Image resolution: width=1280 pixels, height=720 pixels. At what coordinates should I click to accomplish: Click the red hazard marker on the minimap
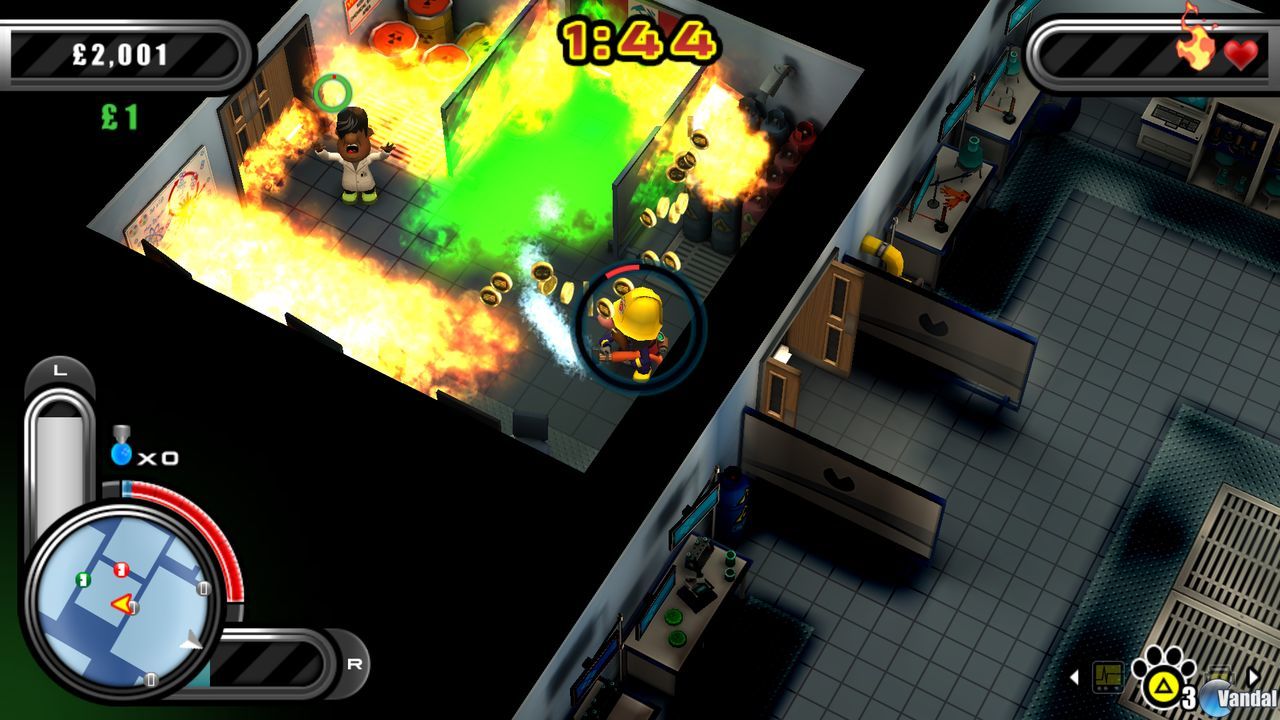click(x=121, y=568)
